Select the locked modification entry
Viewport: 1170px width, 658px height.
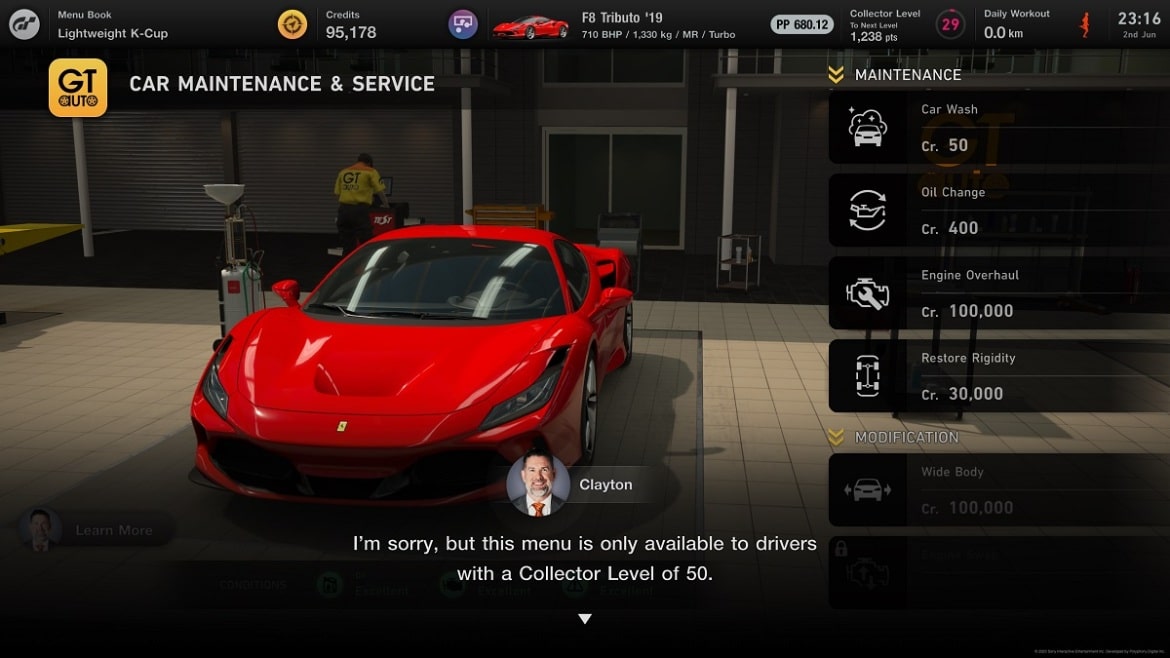(998, 572)
